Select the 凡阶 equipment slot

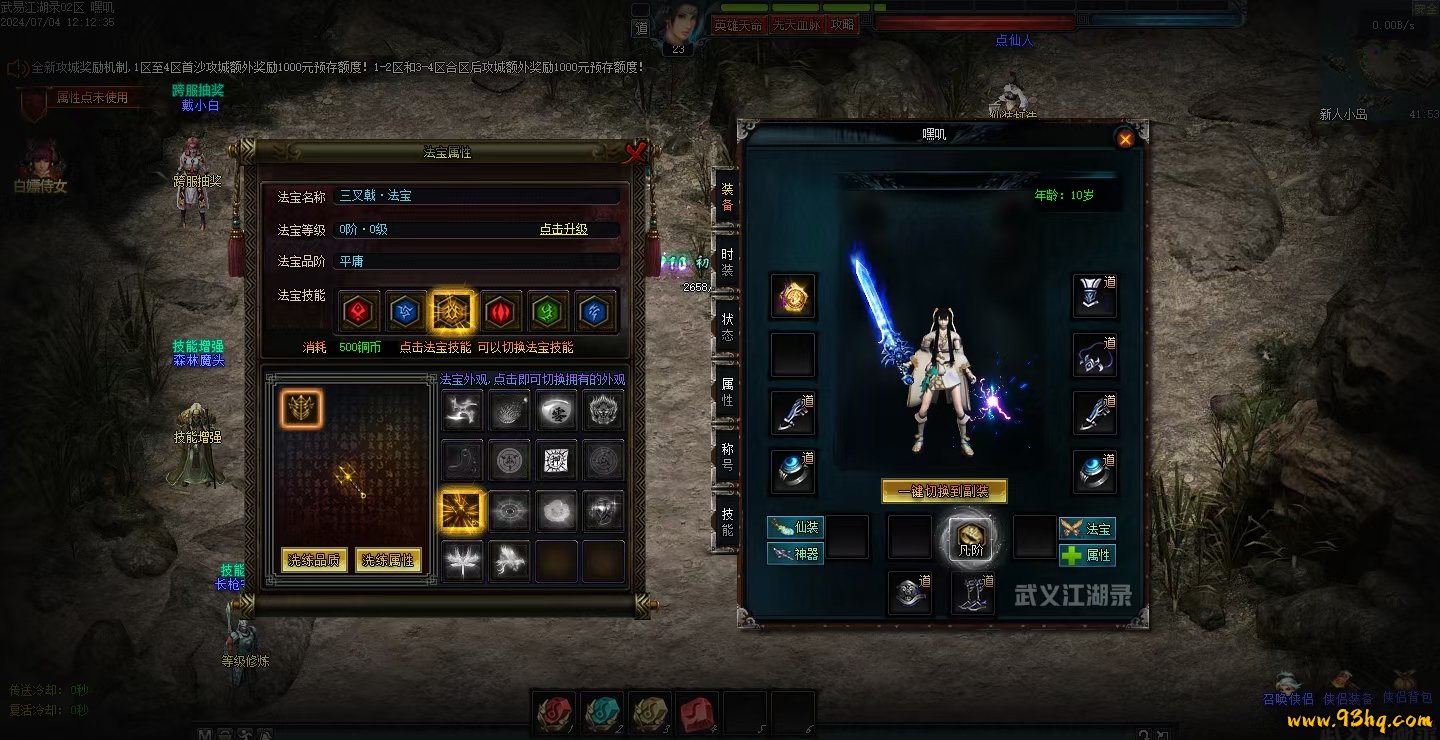966,539
